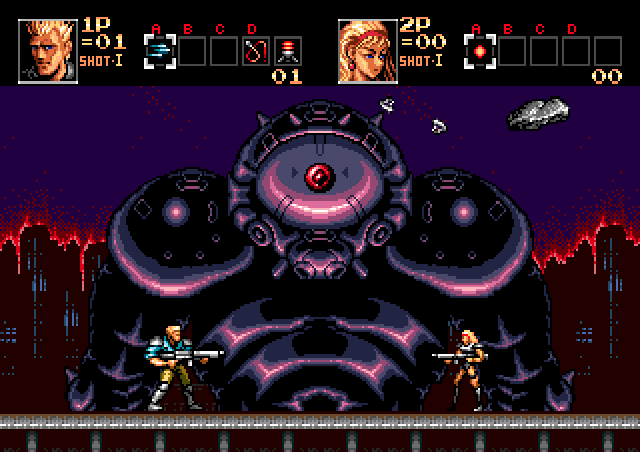Image resolution: width=641 pixels, height=452 pixels.
Task: Activate player 1's bomb icon
Action: tap(288, 49)
